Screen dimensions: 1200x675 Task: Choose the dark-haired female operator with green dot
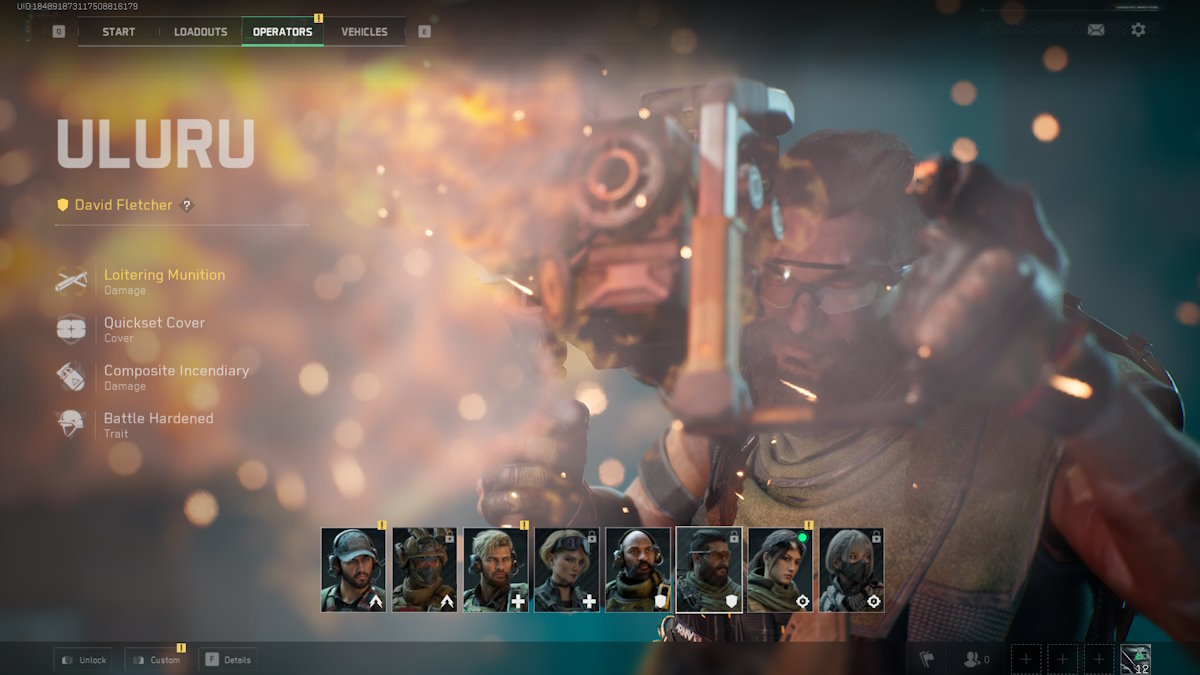tap(780, 570)
